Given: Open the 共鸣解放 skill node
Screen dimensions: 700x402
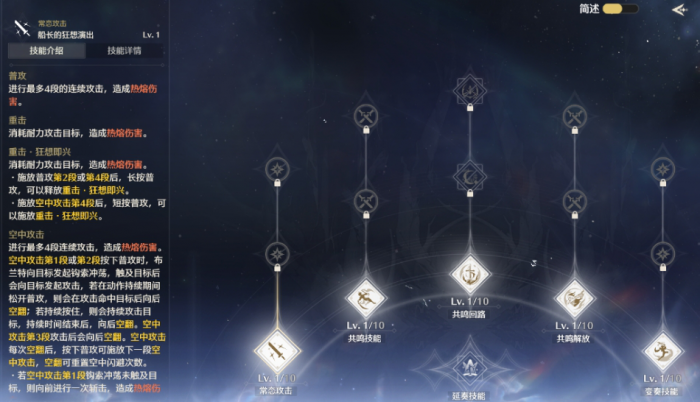Looking at the screenshot, I should click(x=574, y=297).
